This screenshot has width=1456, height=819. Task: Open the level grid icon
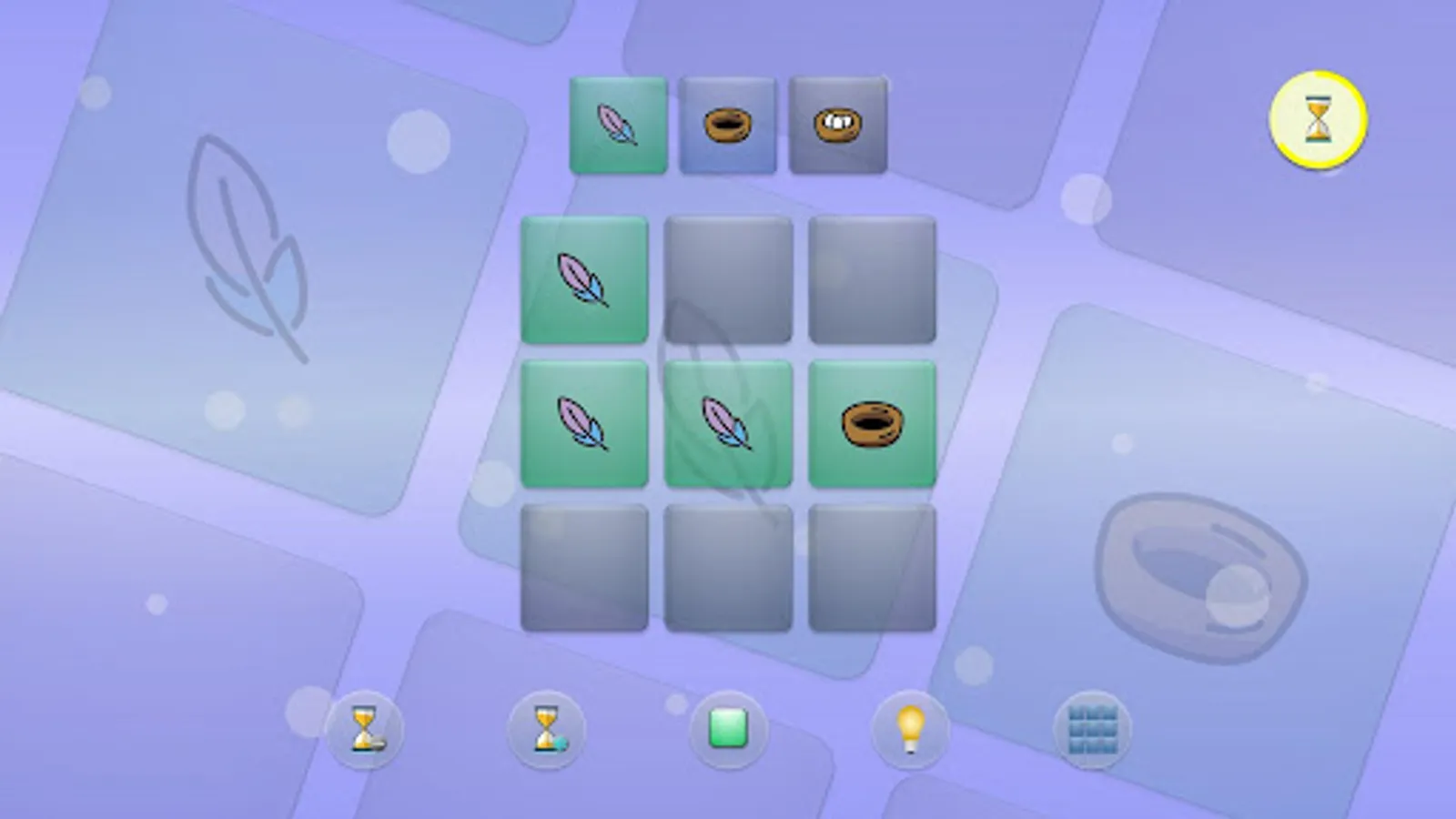pos(1094,729)
